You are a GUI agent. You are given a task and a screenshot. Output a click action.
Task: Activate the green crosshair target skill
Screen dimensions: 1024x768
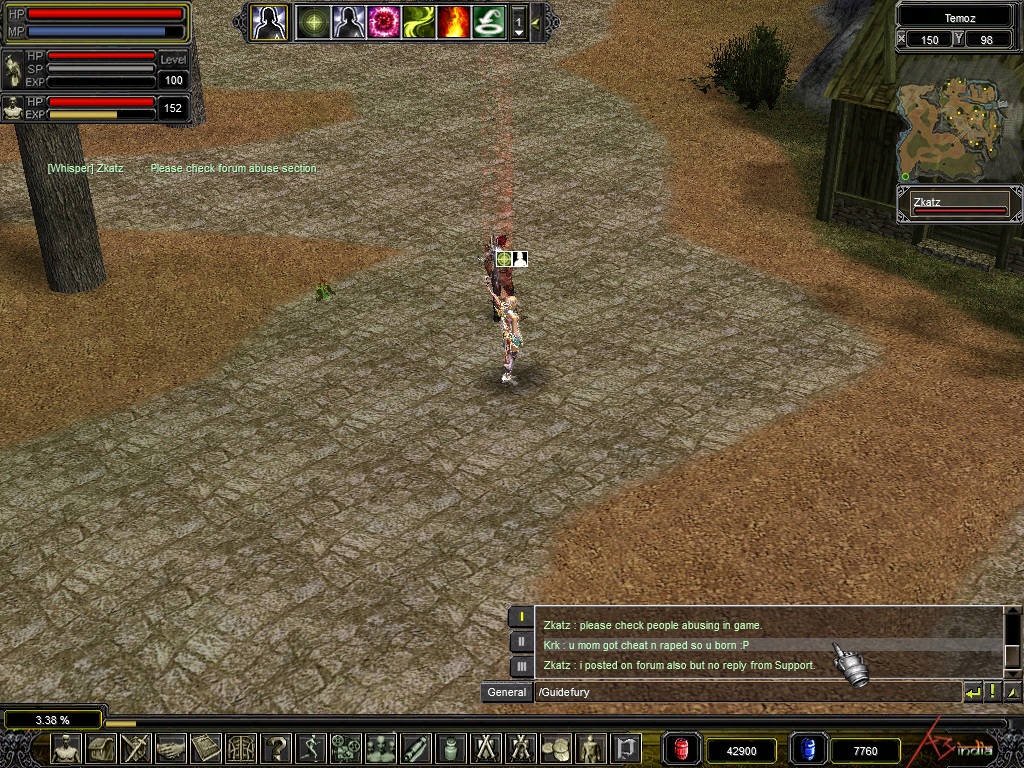coord(313,22)
